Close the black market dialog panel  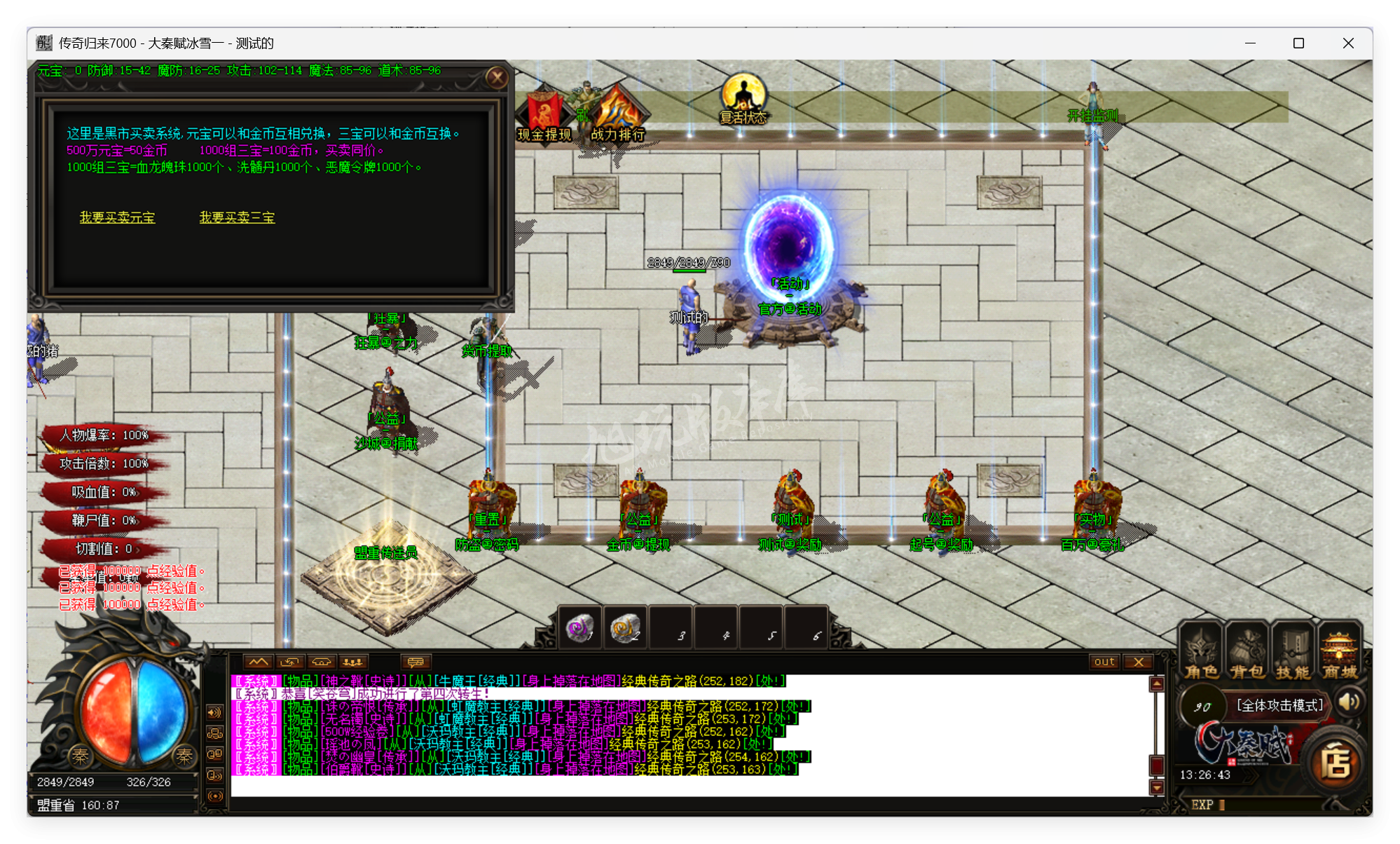point(497,77)
